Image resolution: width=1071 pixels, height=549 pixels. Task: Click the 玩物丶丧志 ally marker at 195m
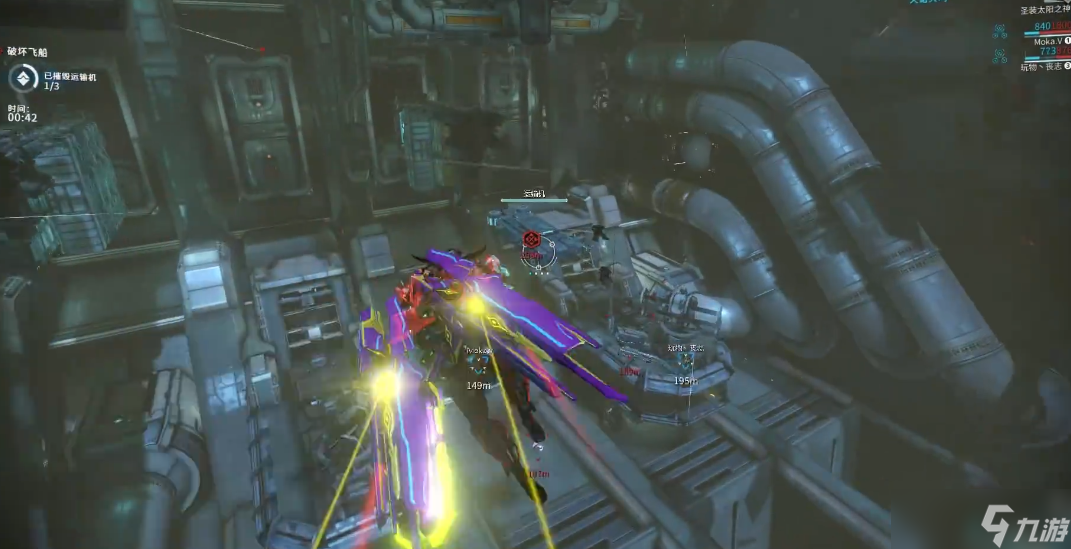[686, 364]
